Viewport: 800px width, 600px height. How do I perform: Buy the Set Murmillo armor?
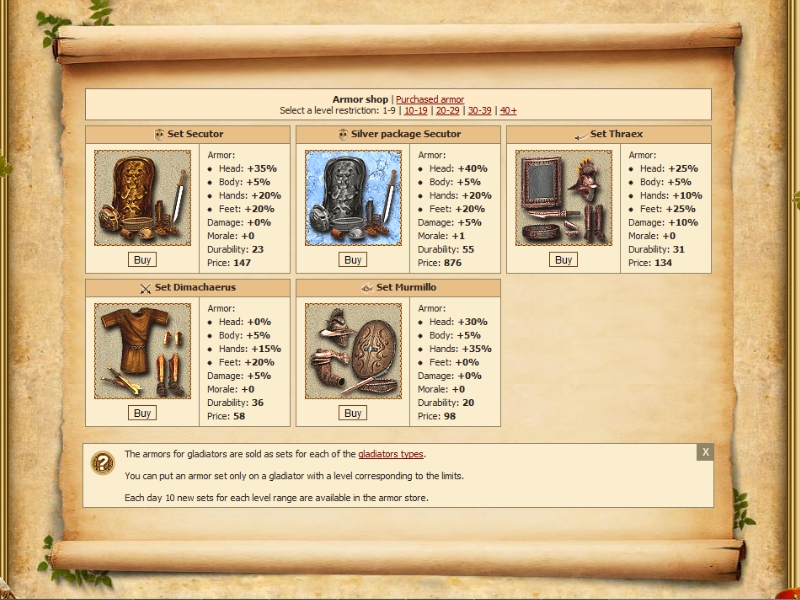point(352,413)
